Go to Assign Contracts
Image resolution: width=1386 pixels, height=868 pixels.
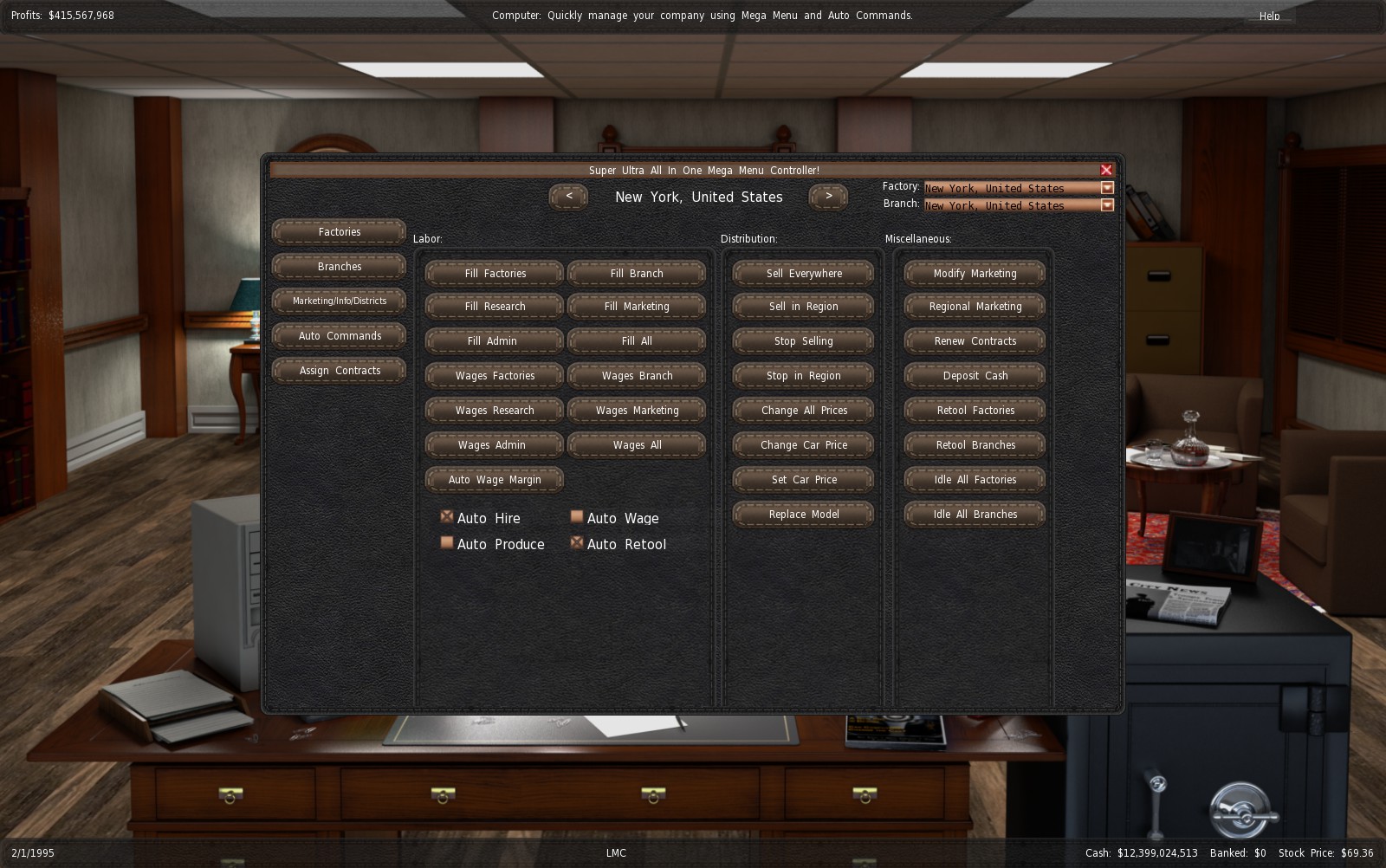point(339,371)
